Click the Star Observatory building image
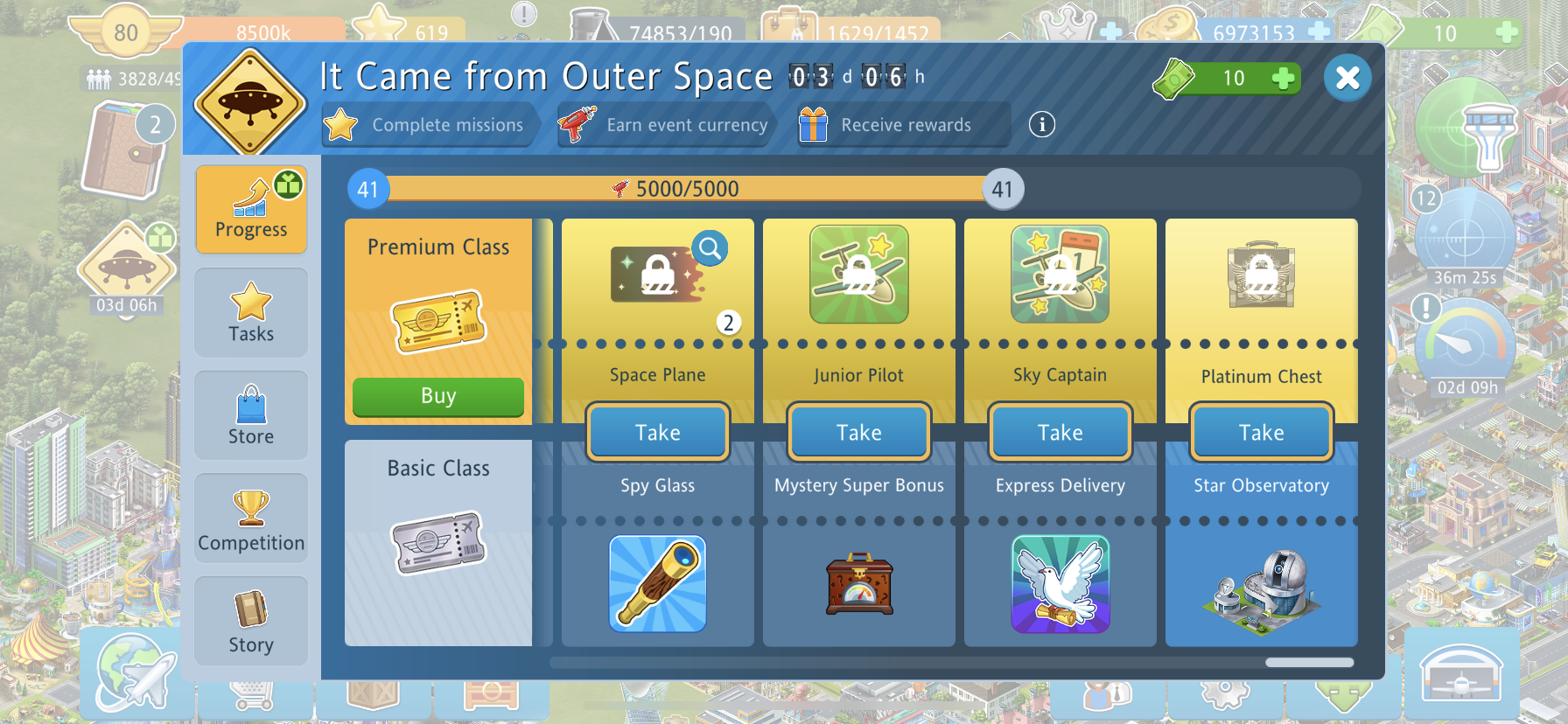 click(1262, 583)
